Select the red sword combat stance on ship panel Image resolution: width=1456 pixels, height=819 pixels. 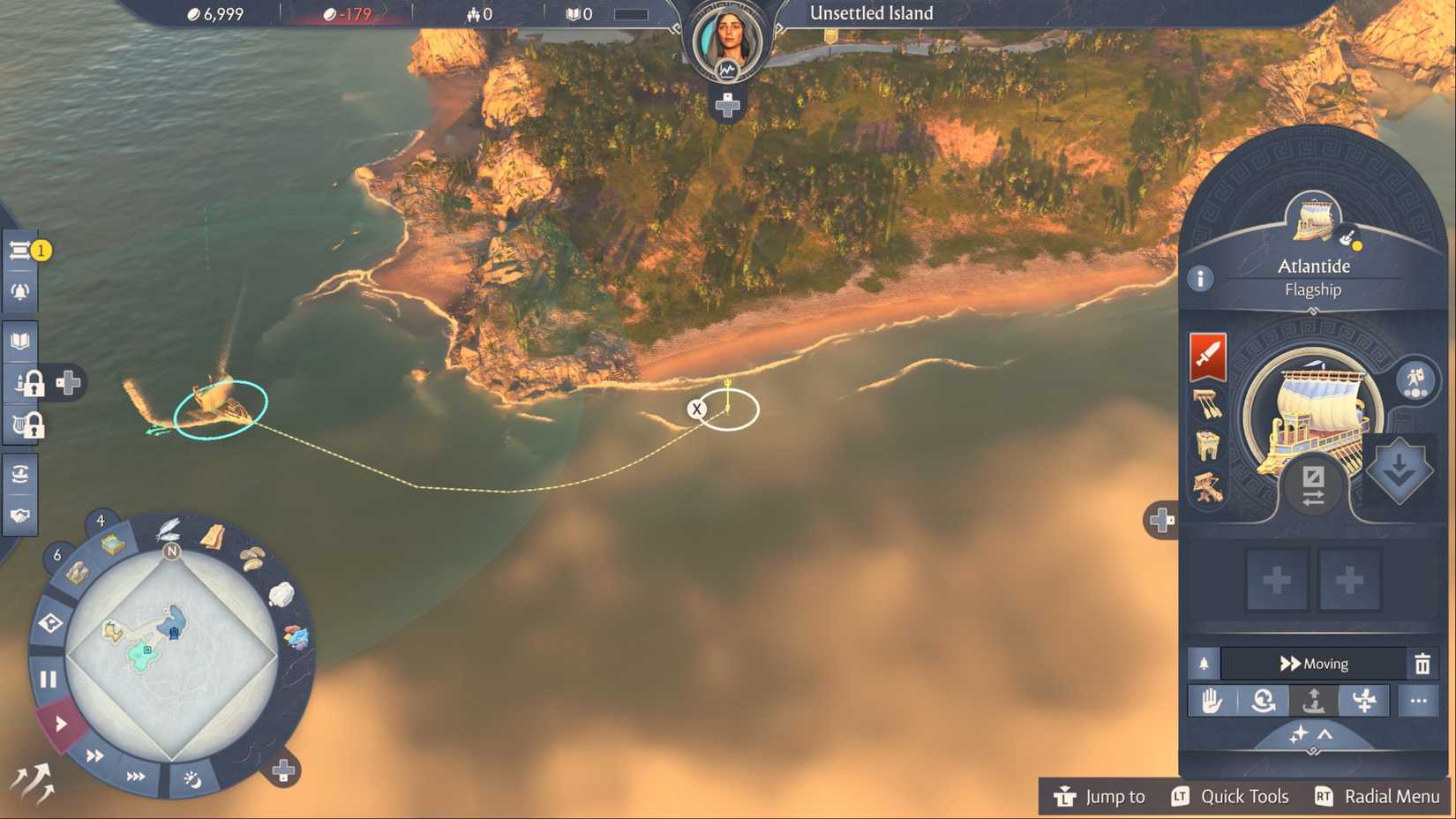1207,357
